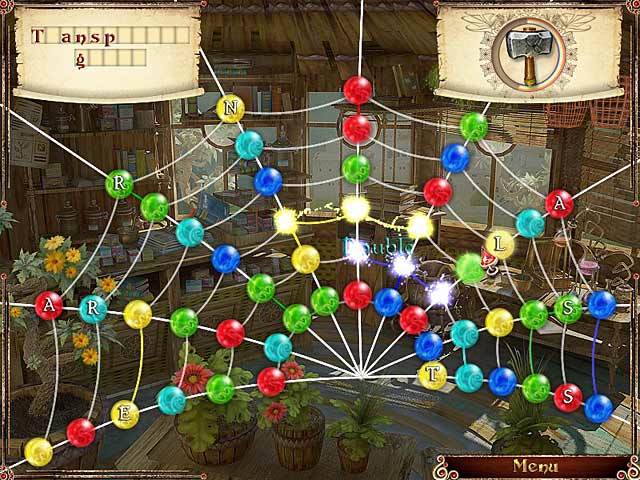Open the Menu button
640x480 pixels.
click(534, 465)
